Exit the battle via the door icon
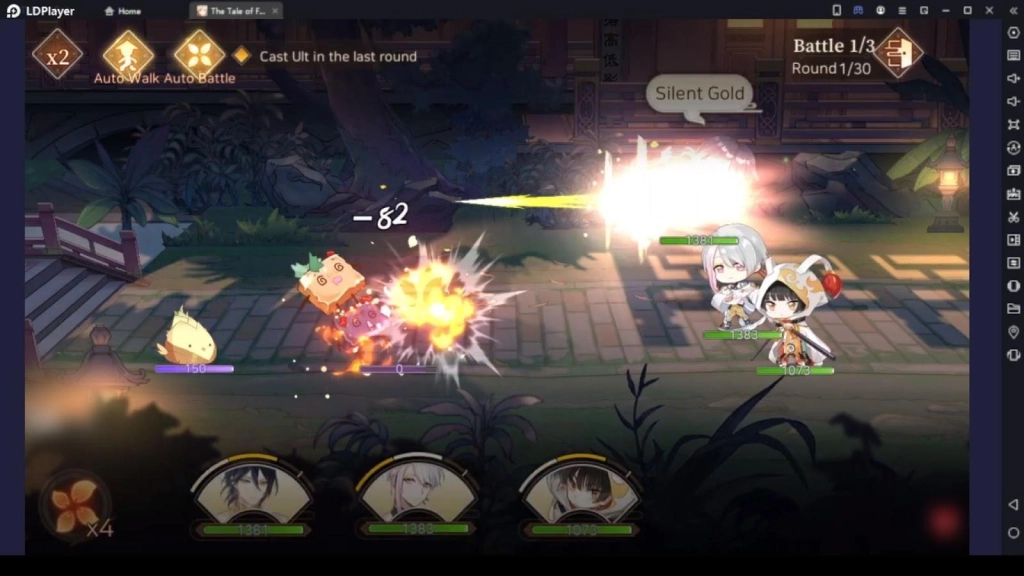The height and width of the screenshot is (576, 1024). tap(898, 53)
